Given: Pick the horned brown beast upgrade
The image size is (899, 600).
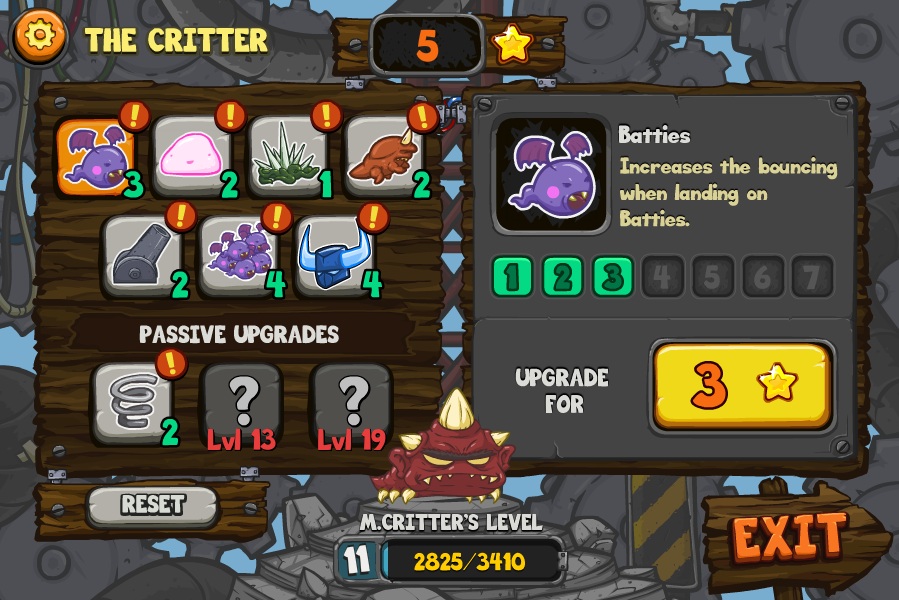Looking at the screenshot, I should click(384, 157).
